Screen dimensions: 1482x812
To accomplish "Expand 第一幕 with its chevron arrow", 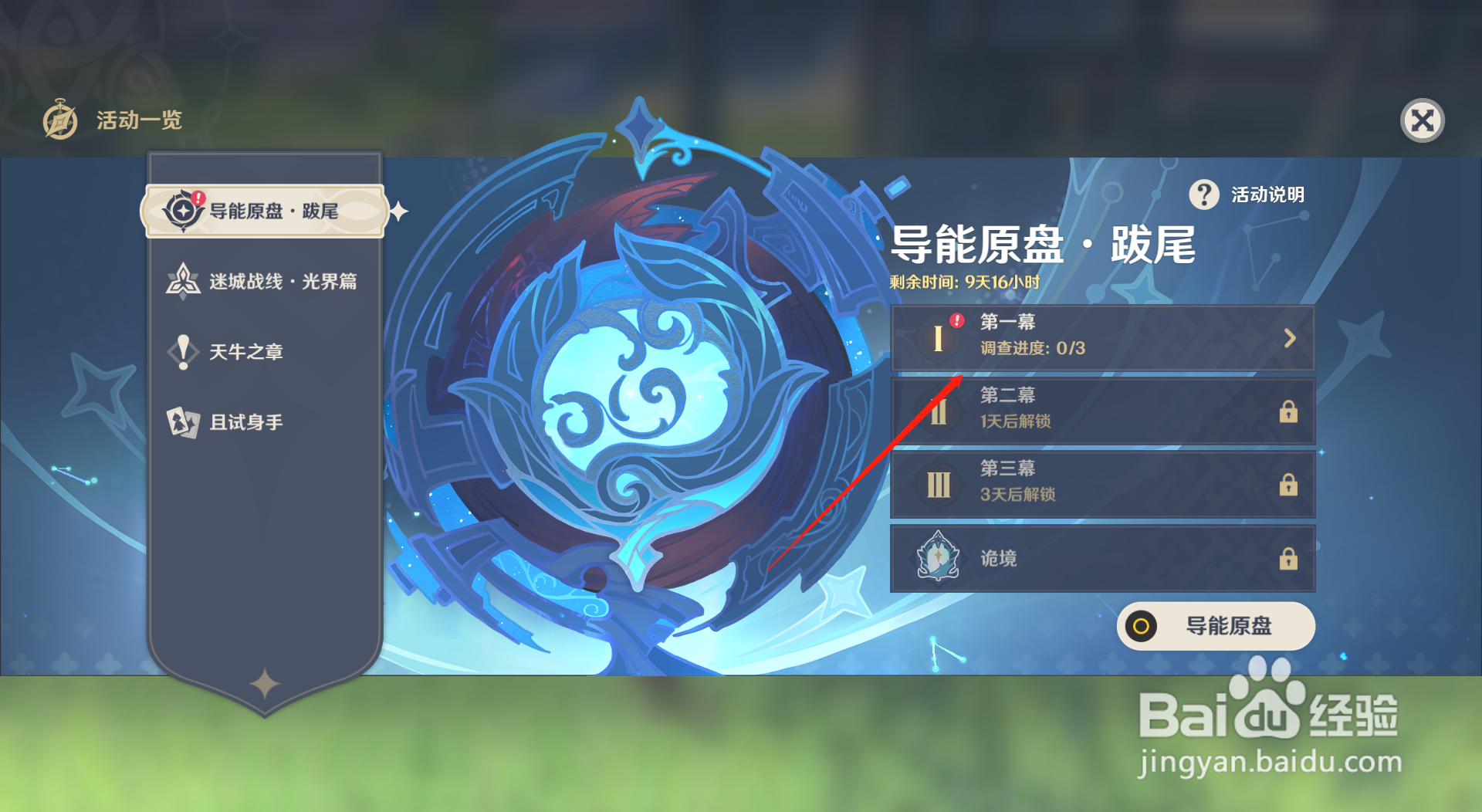I will point(1288,337).
